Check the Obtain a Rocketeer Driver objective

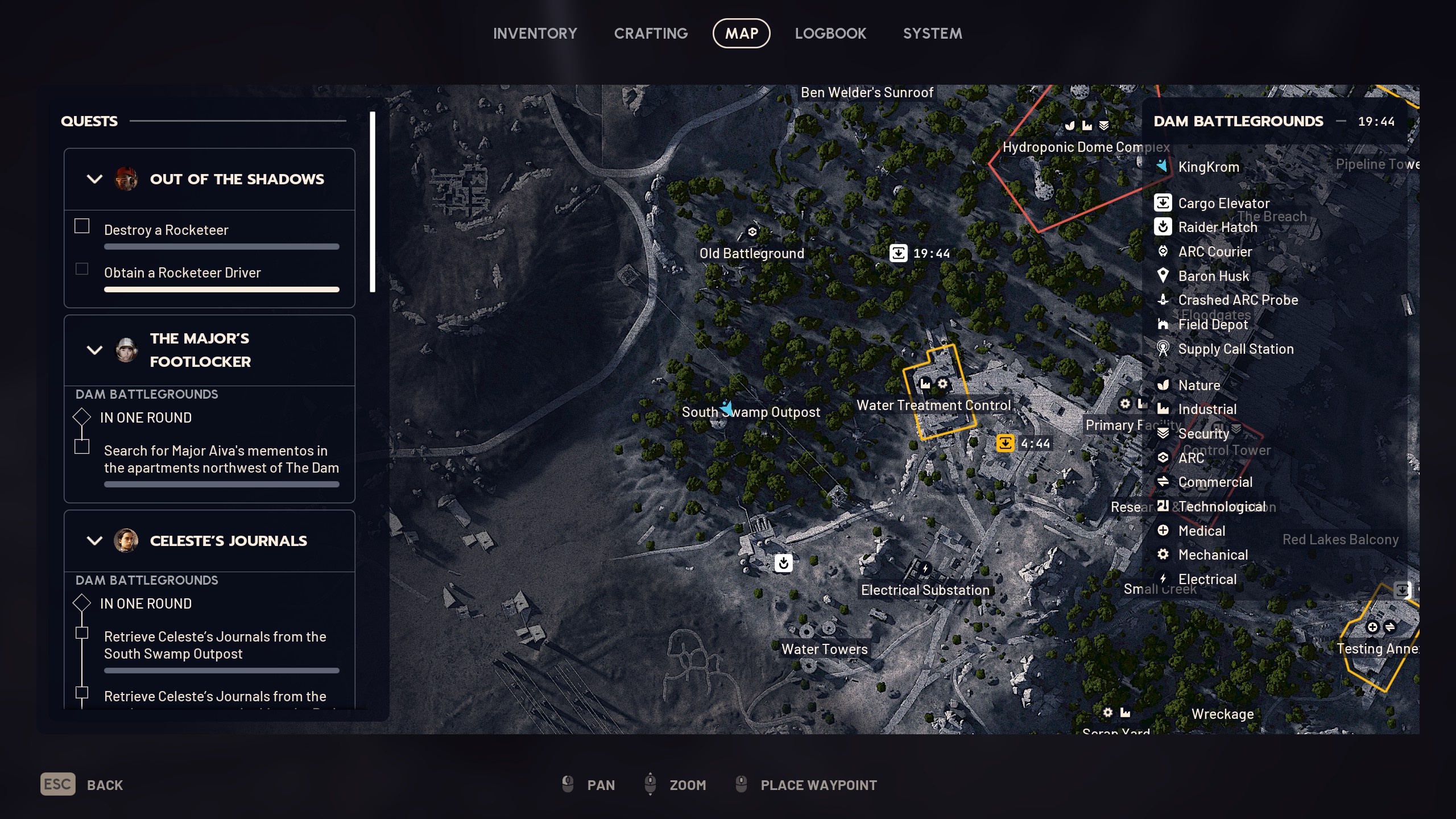pyautogui.click(x=81, y=268)
